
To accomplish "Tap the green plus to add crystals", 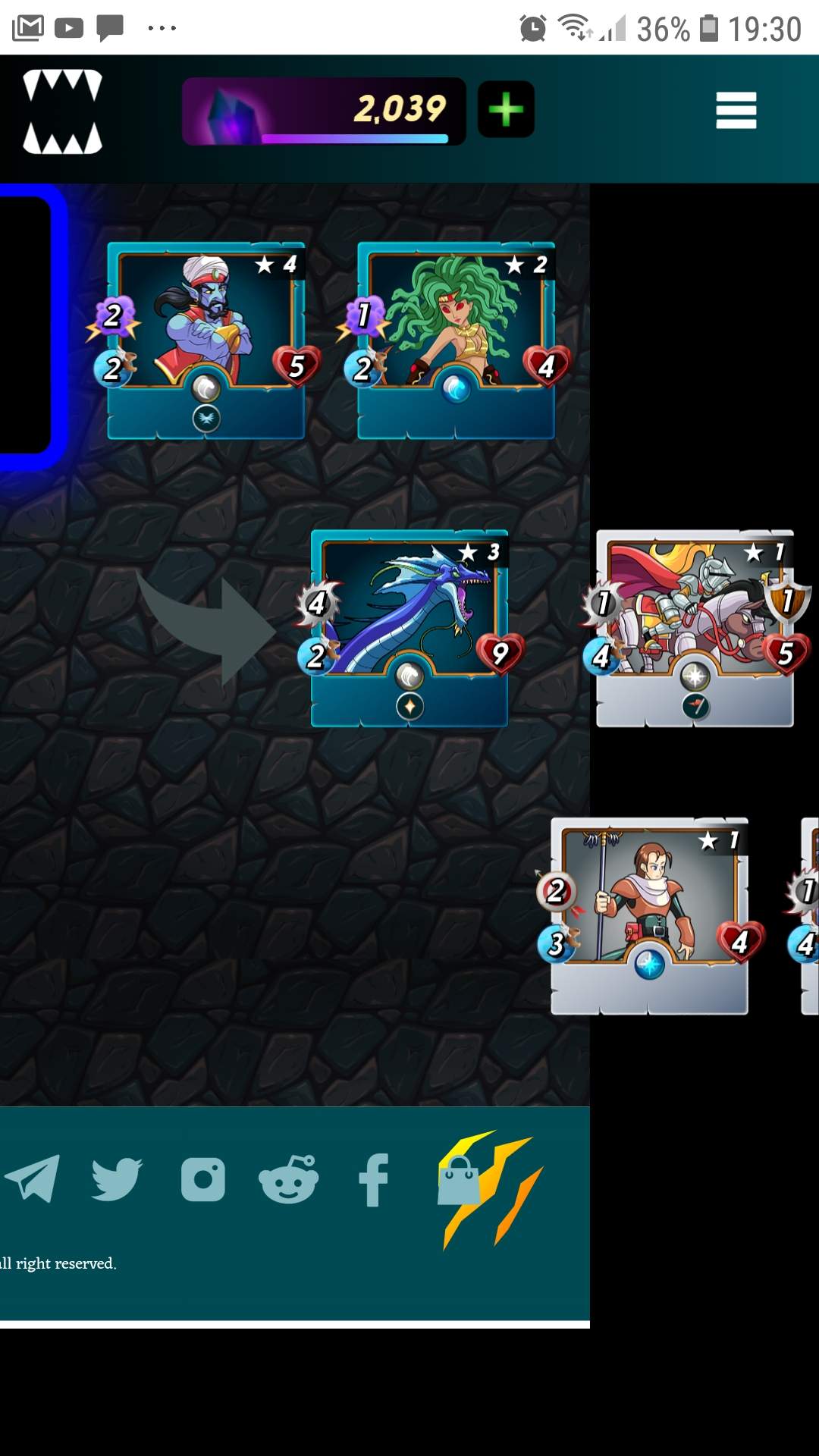I will 506,110.
